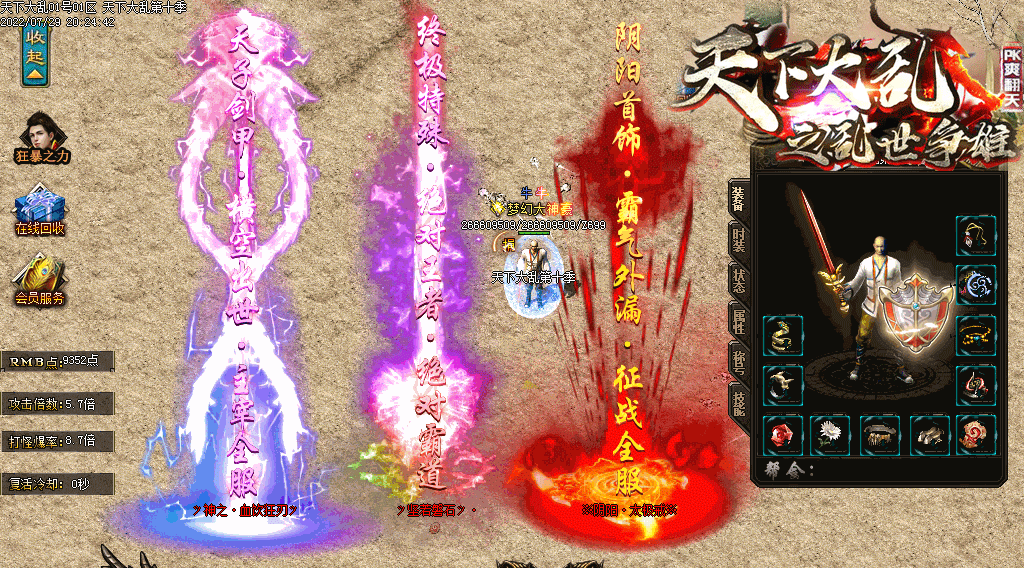Switch to the 时装 fashion tab
Image resolution: width=1024 pixels, height=568 pixels.
[x=738, y=238]
